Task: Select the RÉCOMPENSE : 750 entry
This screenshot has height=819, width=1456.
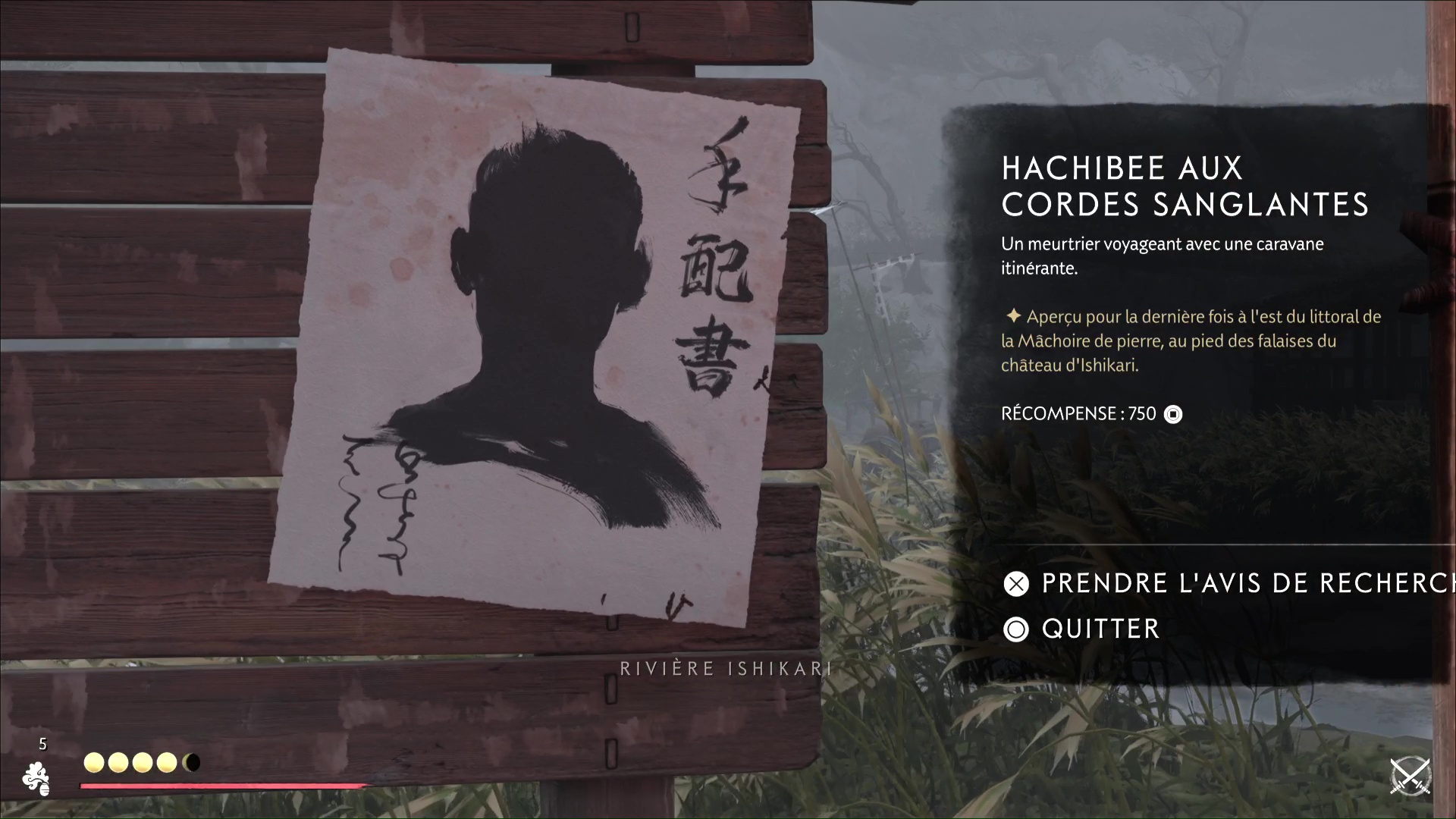Action: (x=1078, y=414)
